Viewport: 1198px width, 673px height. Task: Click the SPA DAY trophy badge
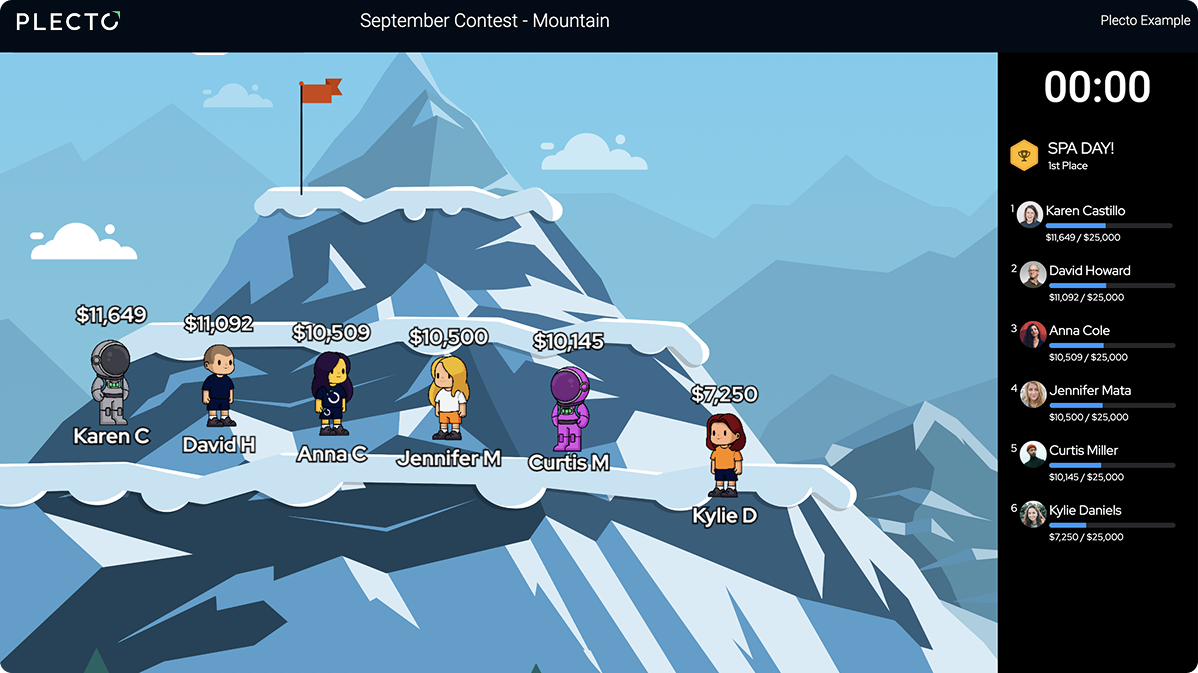point(1024,155)
